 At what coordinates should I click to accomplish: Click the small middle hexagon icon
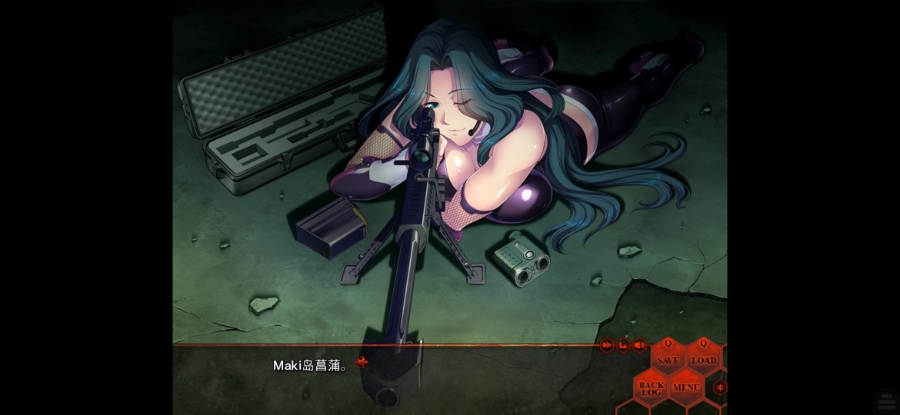coord(622,345)
